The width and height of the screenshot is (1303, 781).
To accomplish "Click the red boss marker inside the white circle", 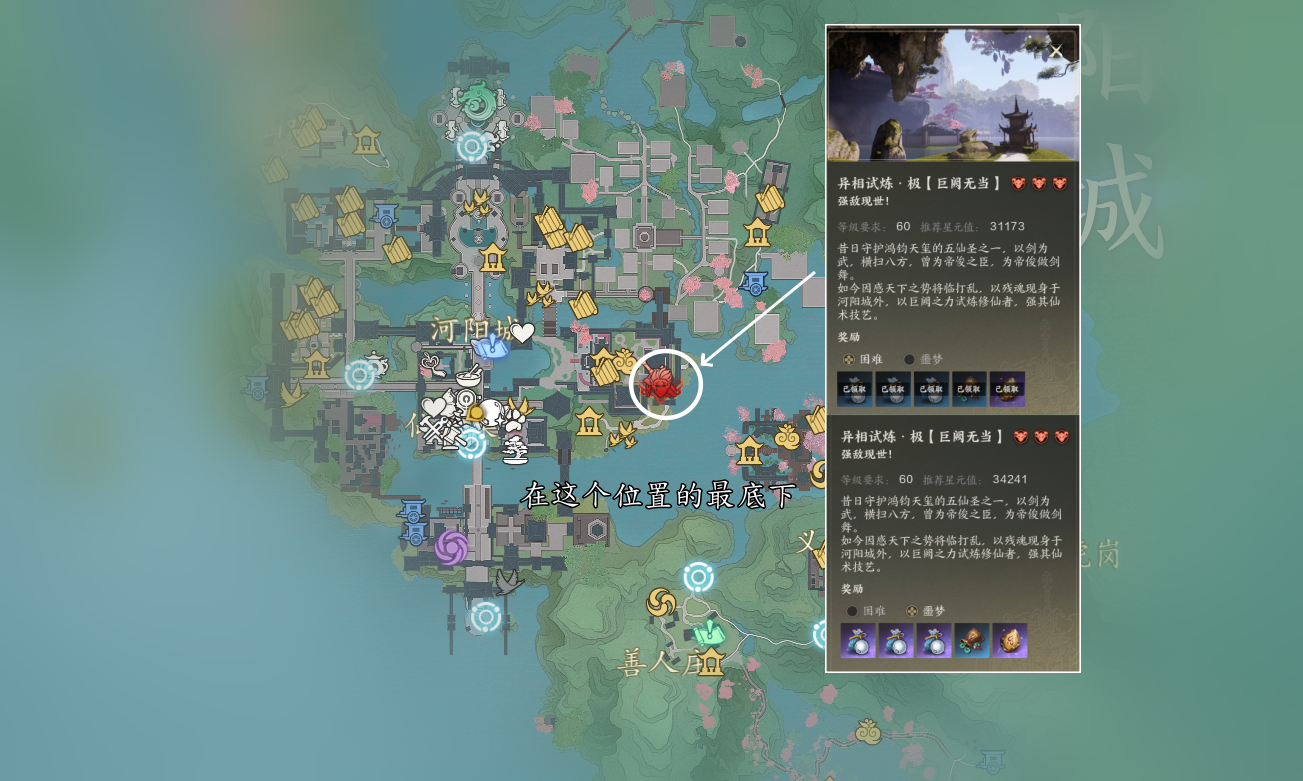I will [660, 381].
